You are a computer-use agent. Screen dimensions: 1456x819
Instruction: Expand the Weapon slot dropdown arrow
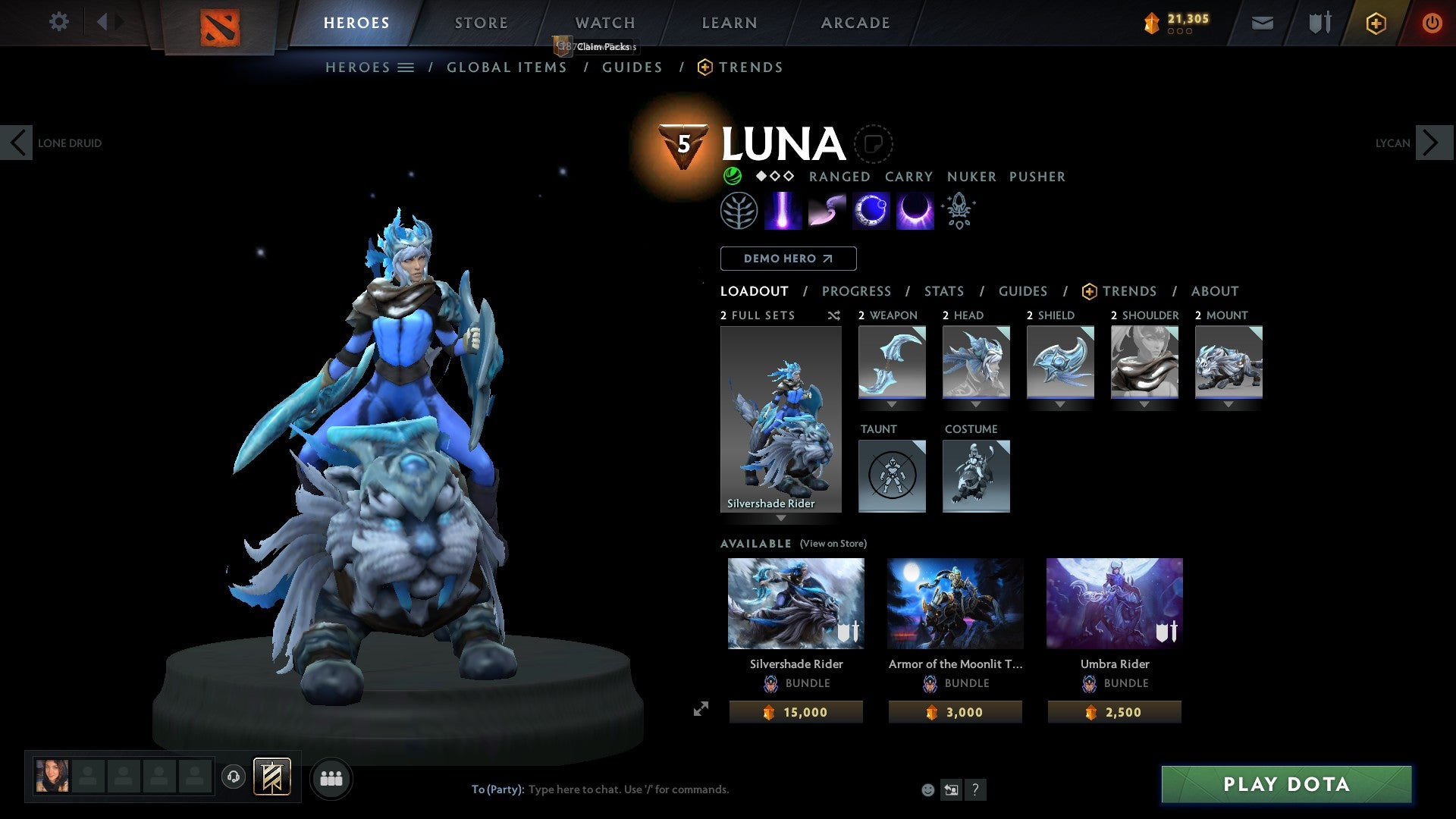coord(892,404)
